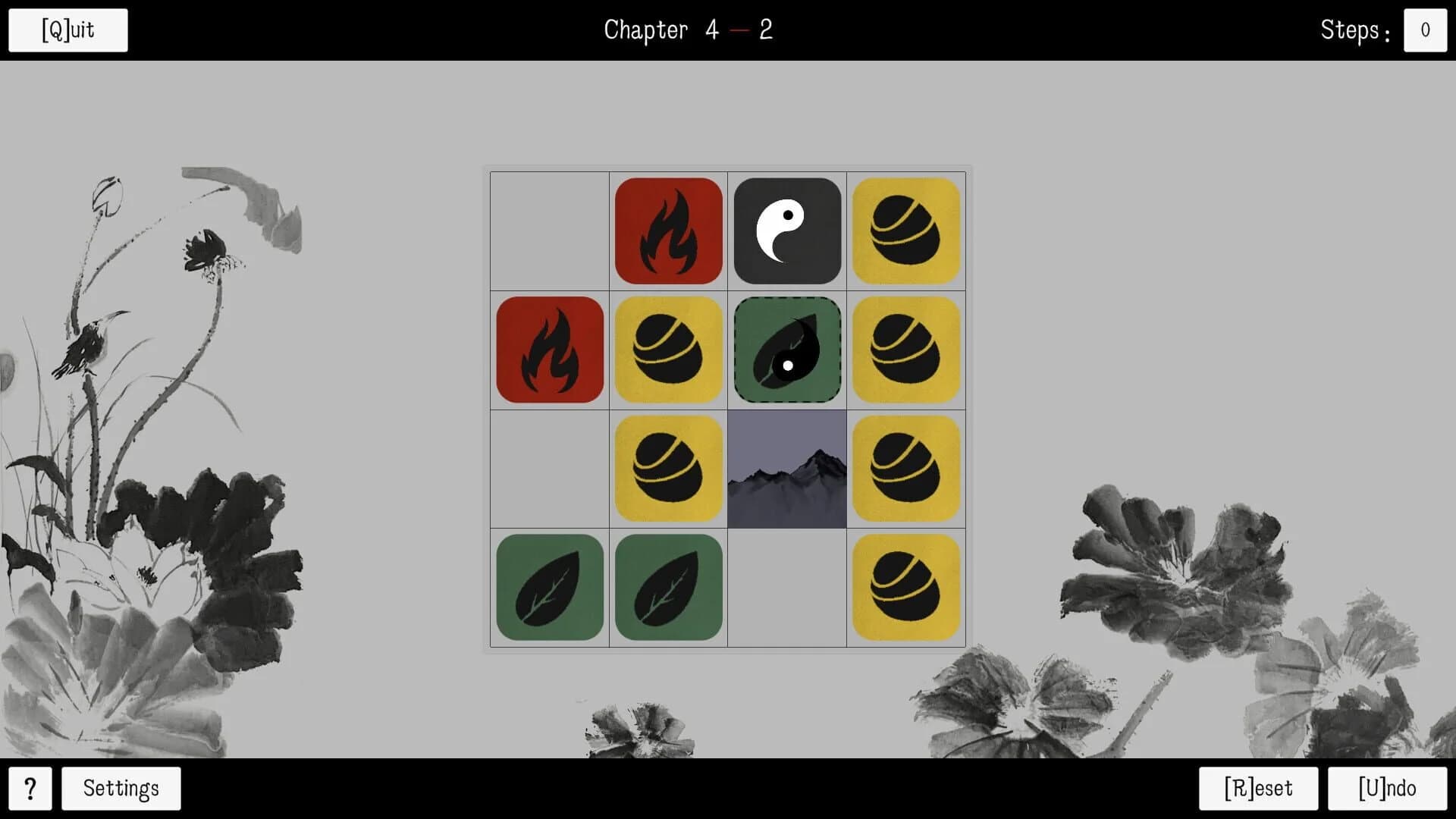Click the fire tile in the second row

point(549,350)
